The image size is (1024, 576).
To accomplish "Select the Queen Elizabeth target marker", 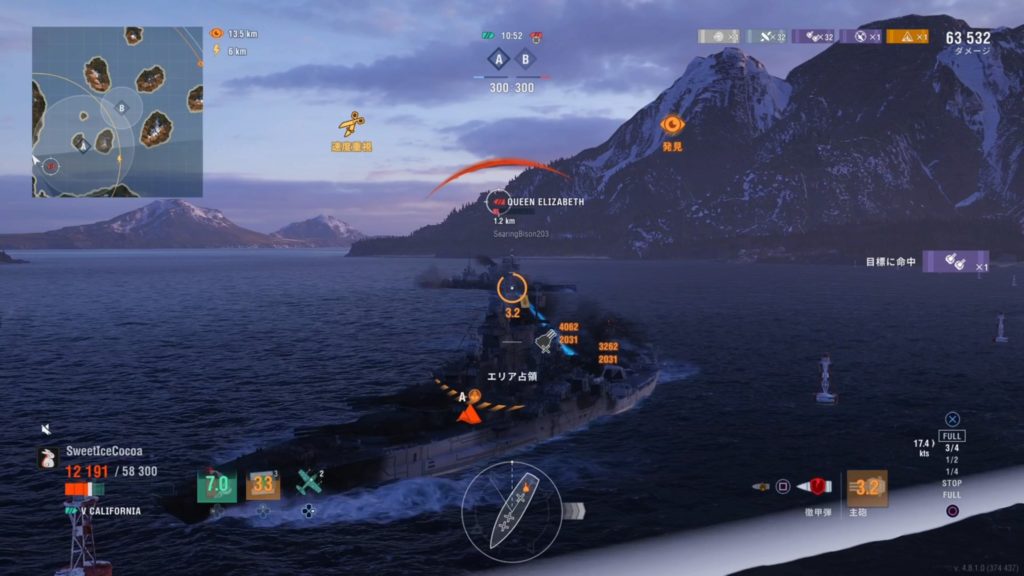I will pyautogui.click(x=497, y=202).
